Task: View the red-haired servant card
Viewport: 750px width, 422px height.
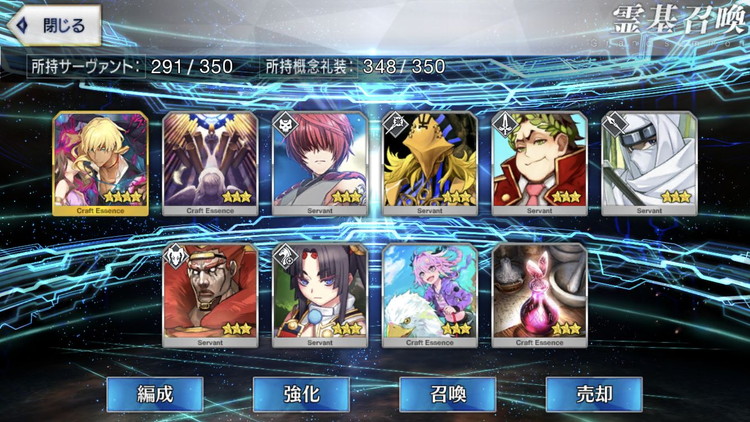Action: click(x=320, y=161)
